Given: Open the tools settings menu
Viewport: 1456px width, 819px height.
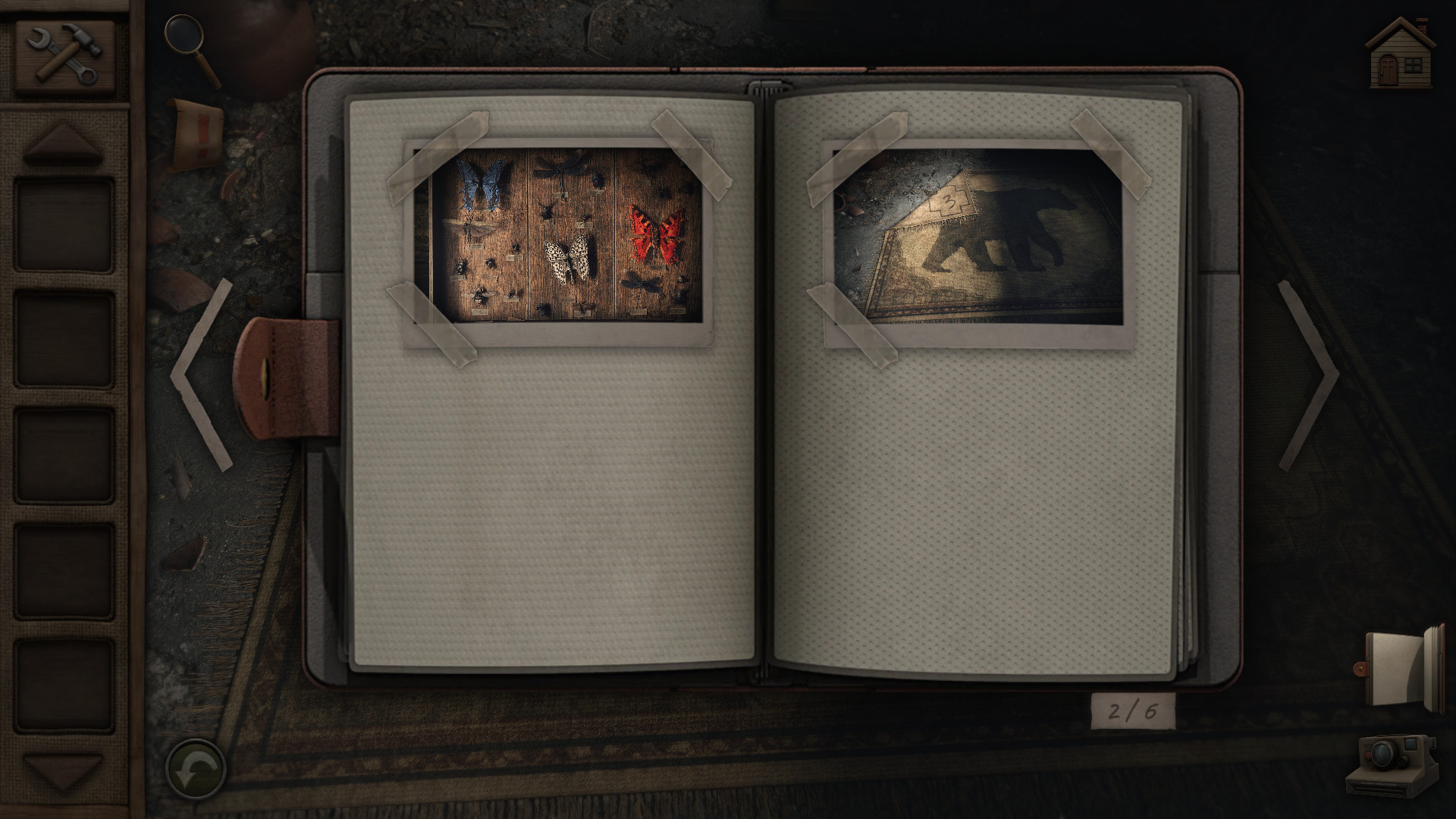Looking at the screenshot, I should pyautogui.click(x=64, y=55).
